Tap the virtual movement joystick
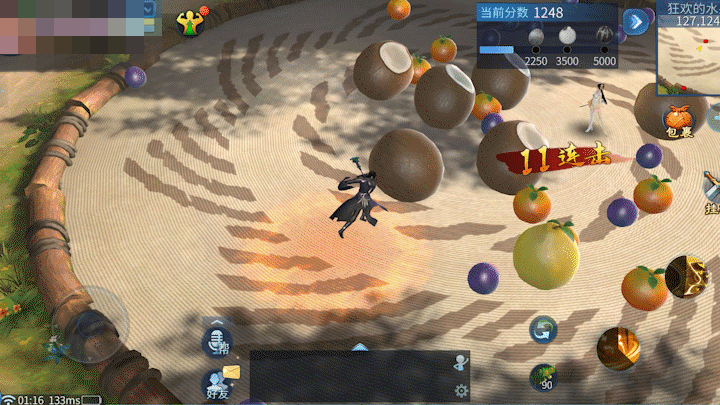 (x=96, y=322)
